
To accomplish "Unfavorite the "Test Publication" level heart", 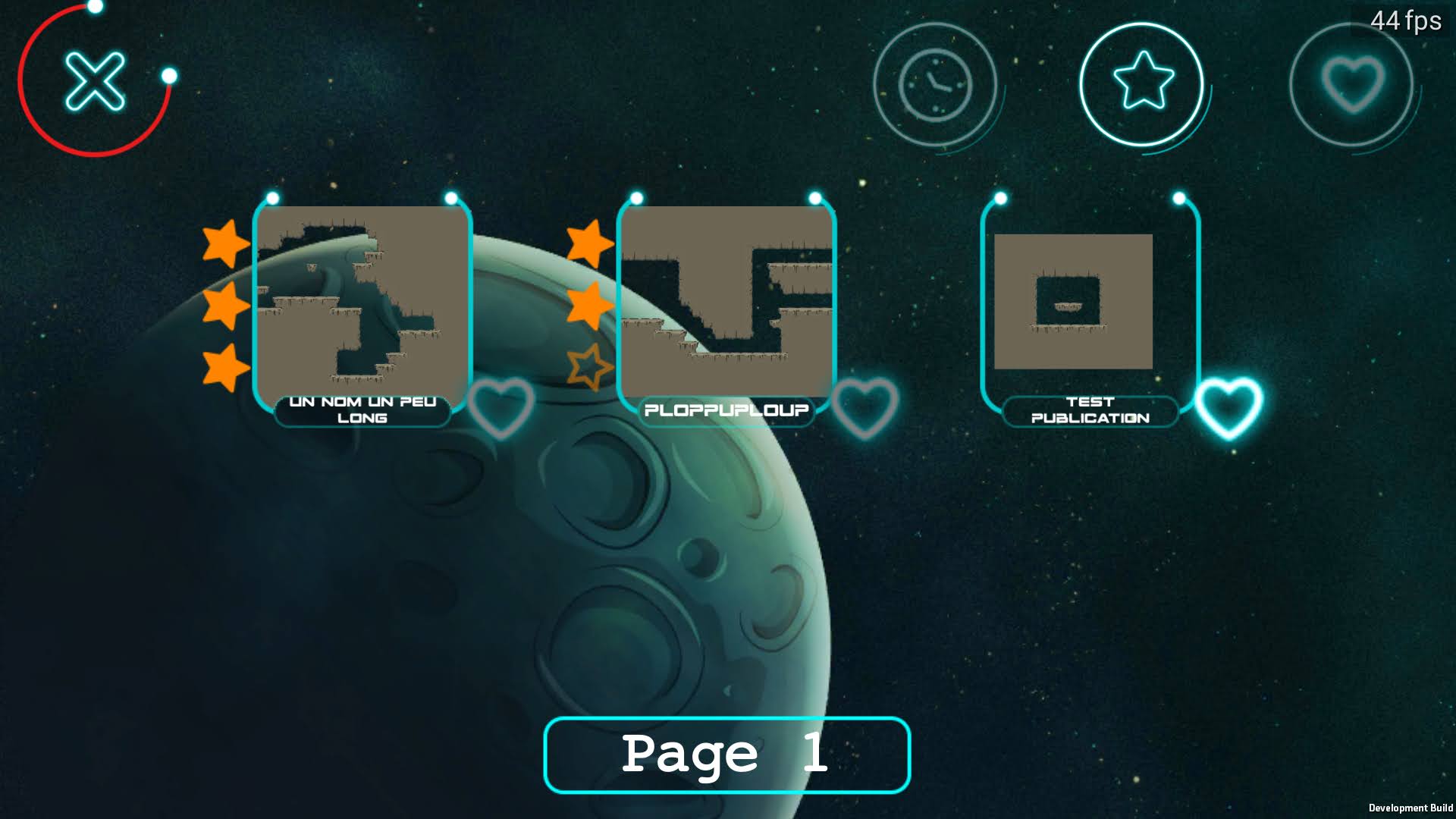I will [x=1228, y=407].
